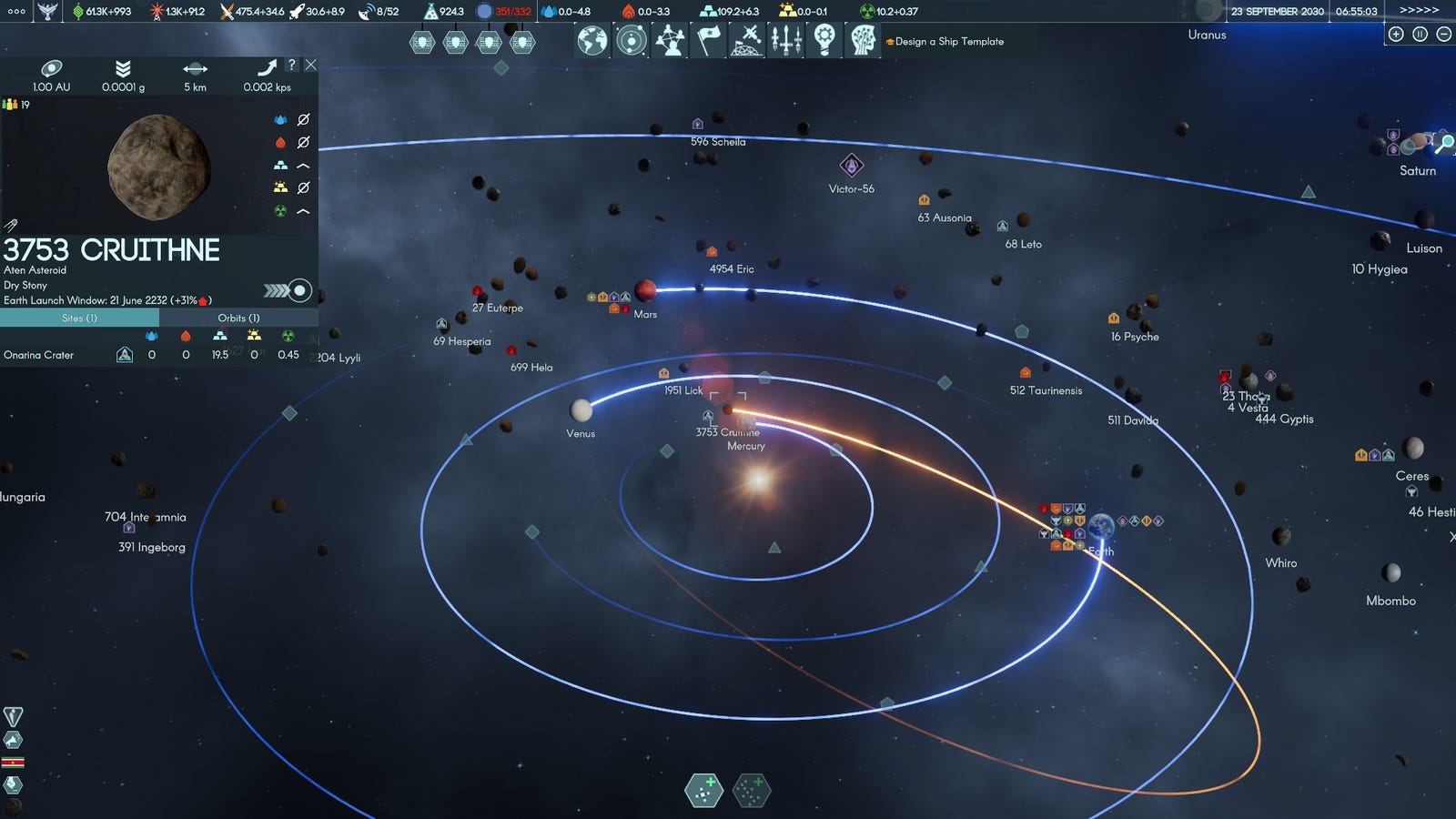1456x819 pixels.
Task: Open the solar system orbits view
Action: [x=631, y=41]
